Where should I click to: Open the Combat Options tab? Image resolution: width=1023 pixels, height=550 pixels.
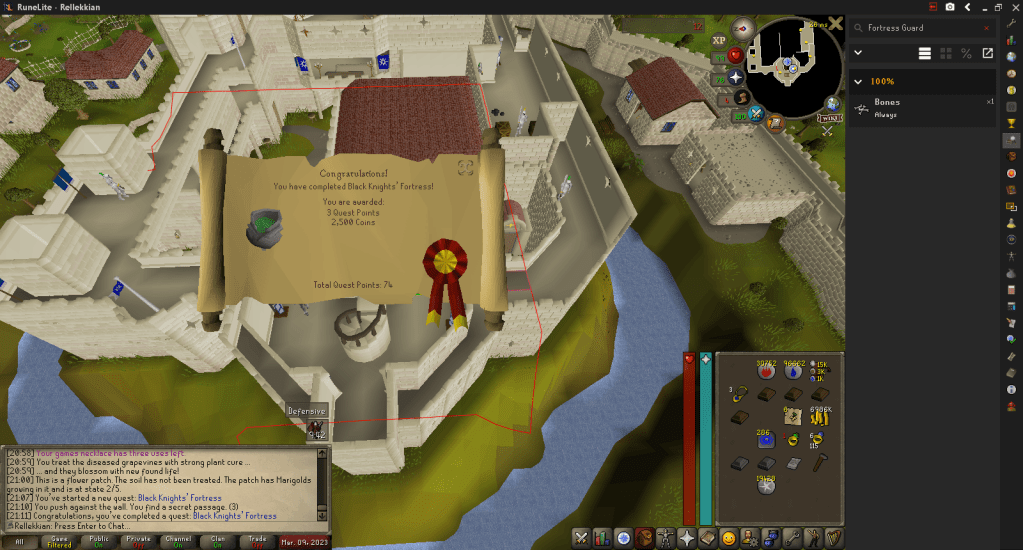click(580, 538)
